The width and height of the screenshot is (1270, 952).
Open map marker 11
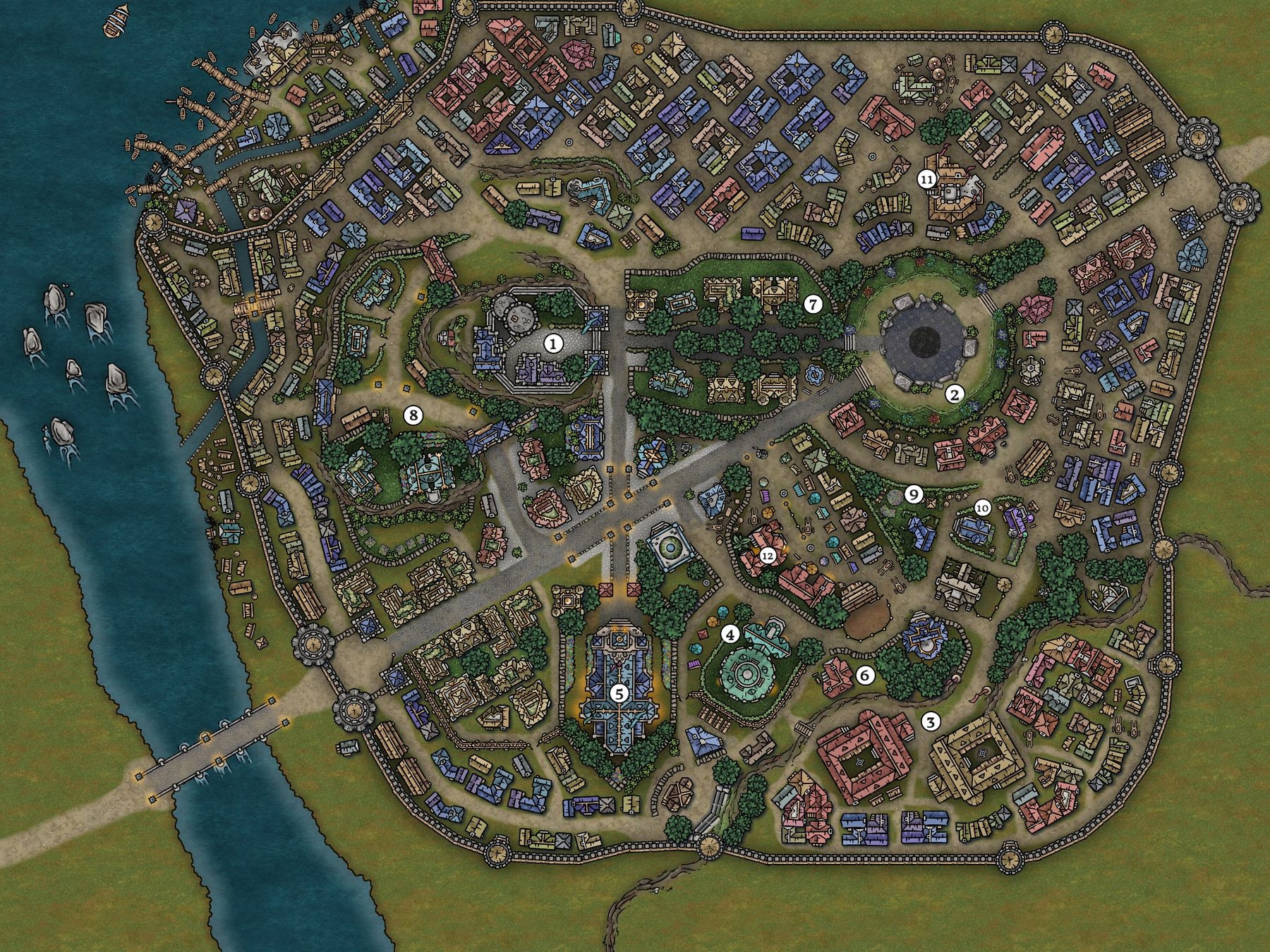point(926,180)
